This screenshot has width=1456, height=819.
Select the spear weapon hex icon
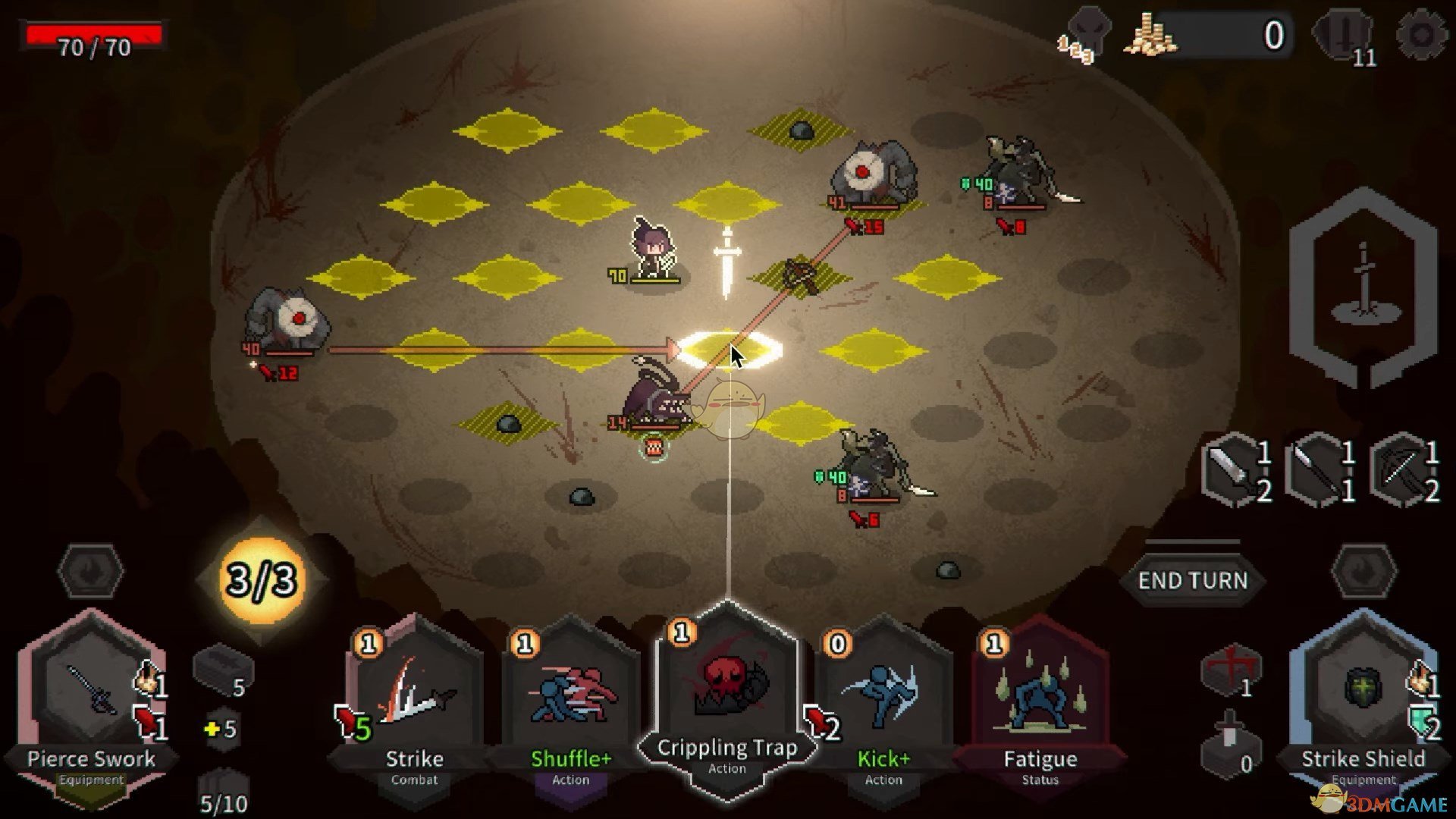(1321, 470)
